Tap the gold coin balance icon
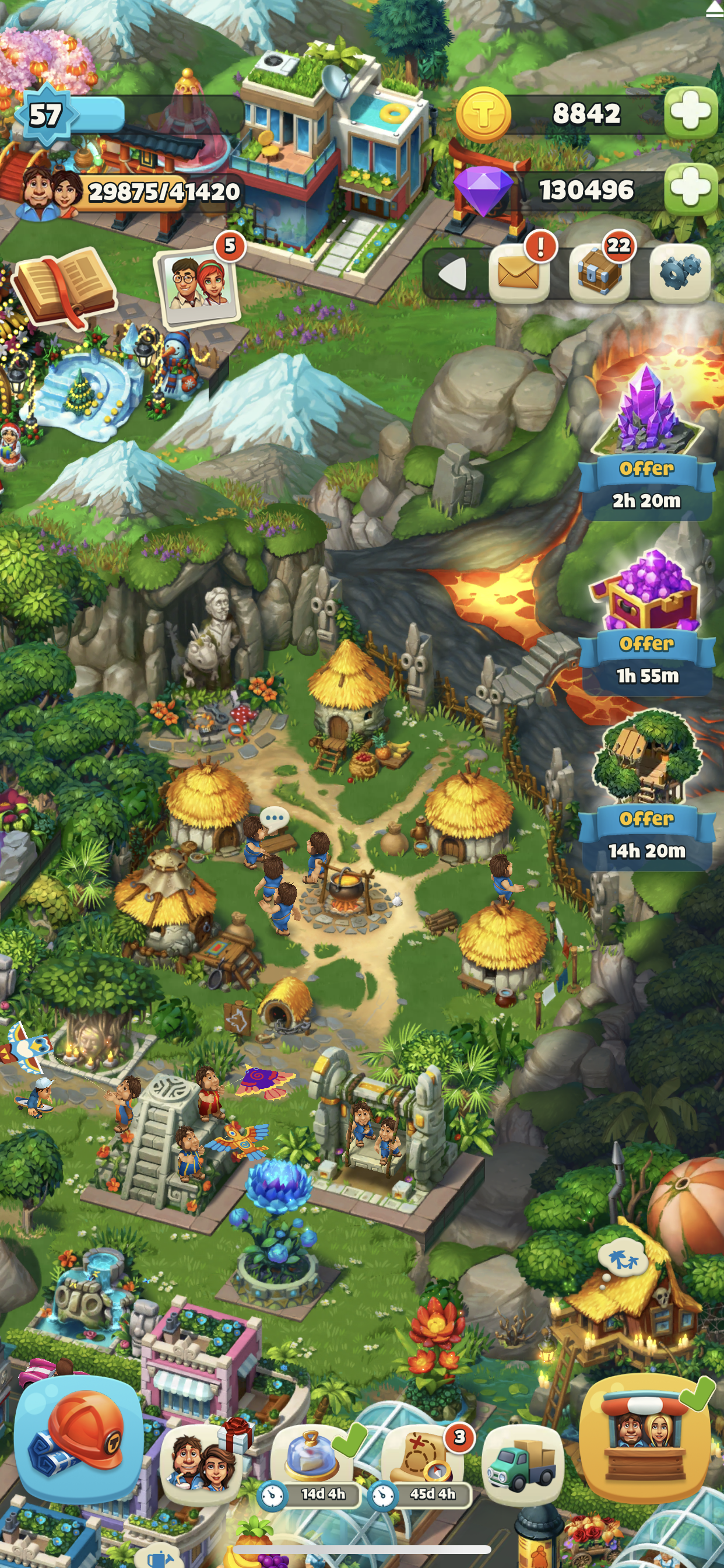This screenshot has height=1568, width=724. coord(483,114)
